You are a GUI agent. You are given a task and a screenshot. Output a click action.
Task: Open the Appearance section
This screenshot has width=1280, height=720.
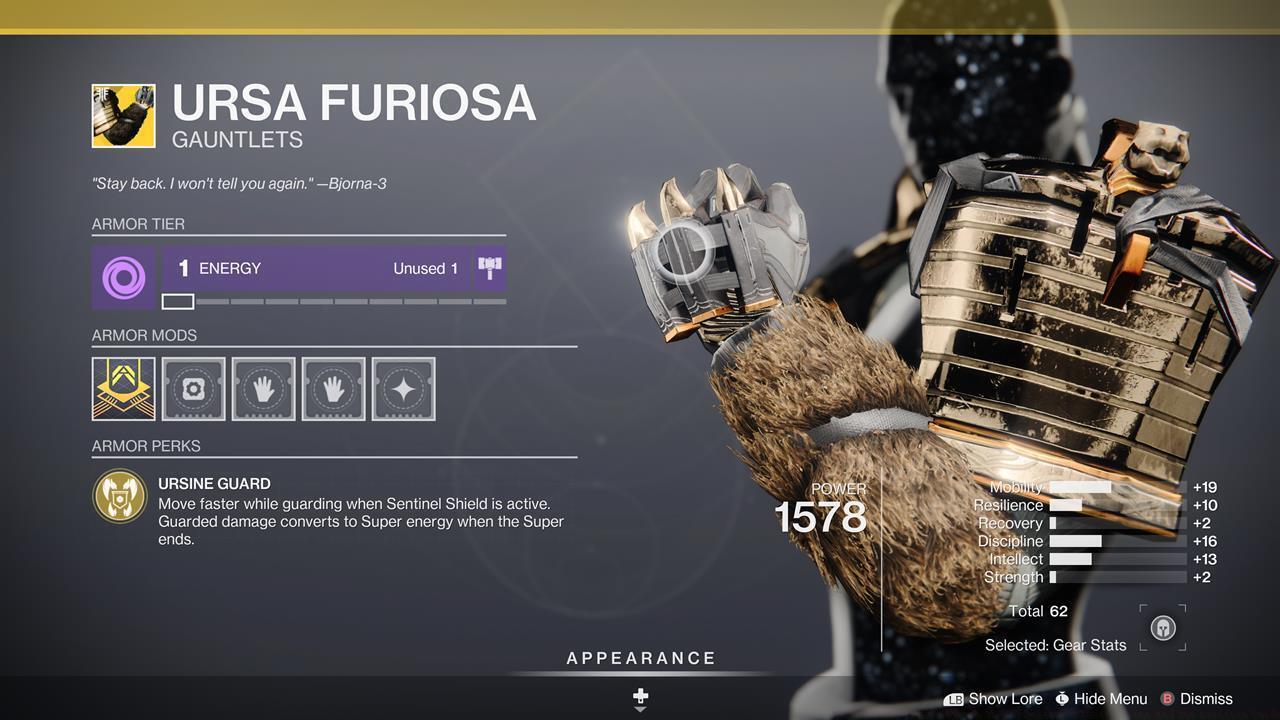[639, 658]
